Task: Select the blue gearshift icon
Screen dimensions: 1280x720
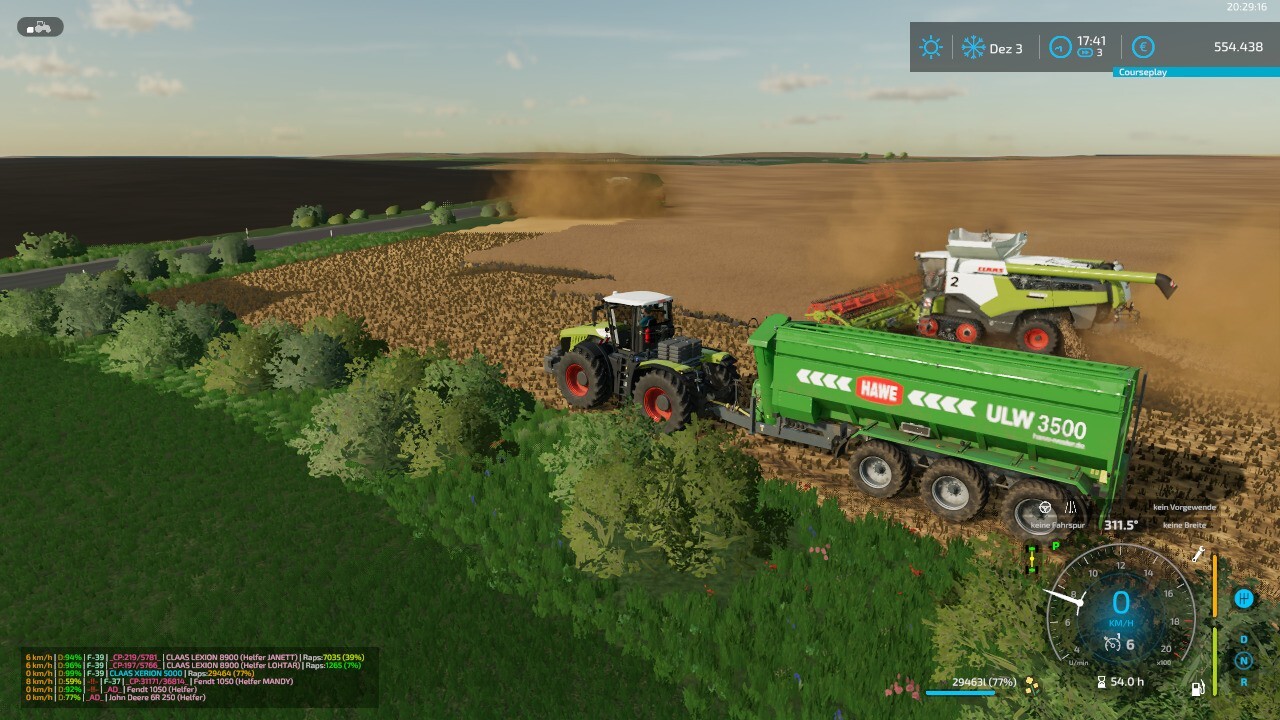Action: click(1244, 598)
